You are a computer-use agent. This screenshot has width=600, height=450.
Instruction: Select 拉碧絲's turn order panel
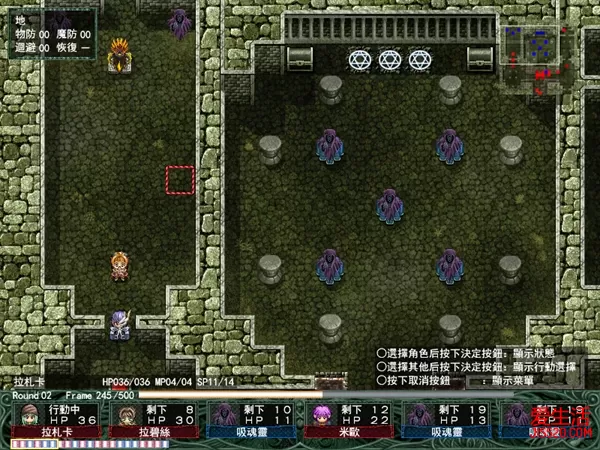point(154,421)
